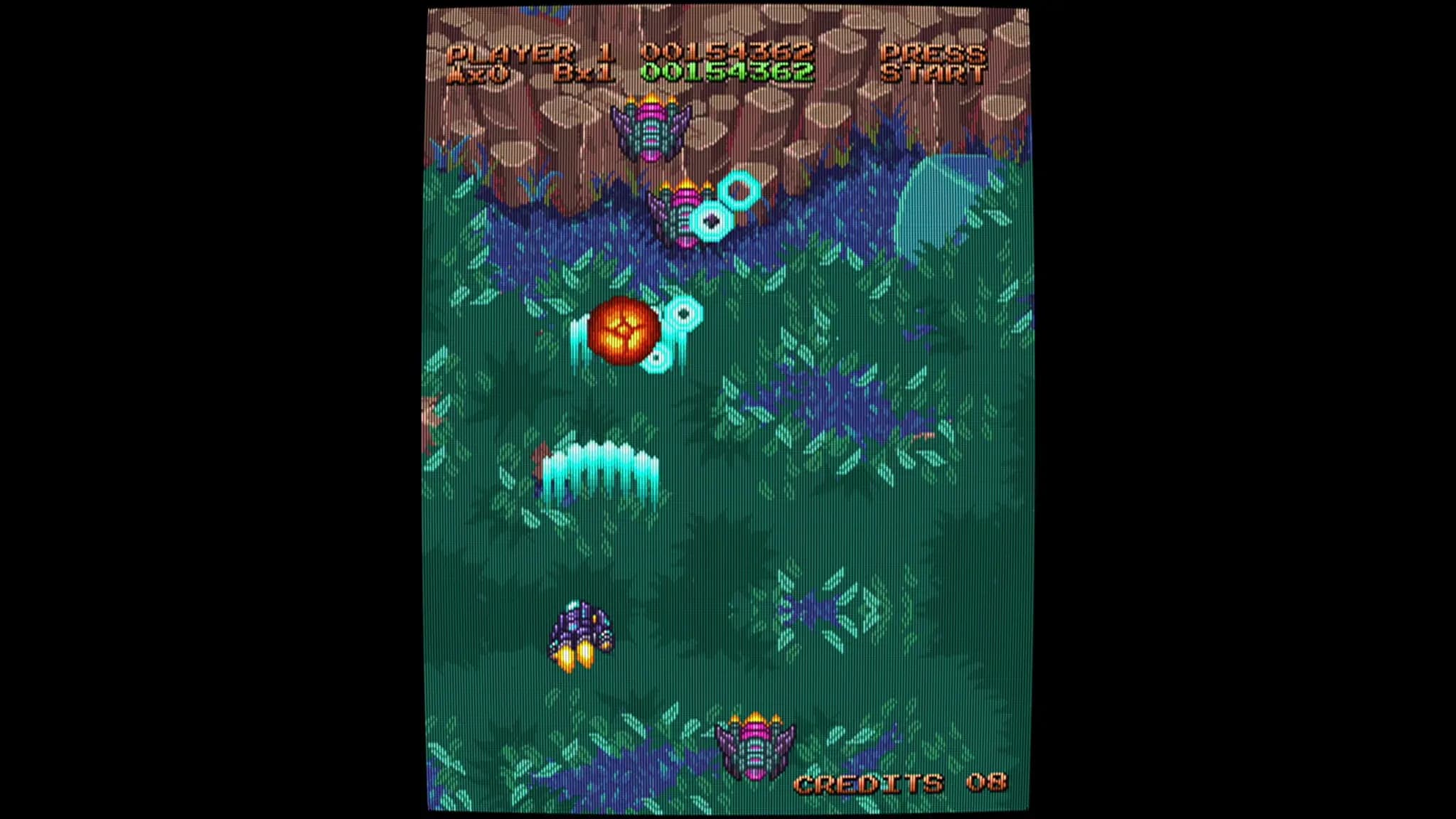Click the moth enemy at top of screen

click(652, 132)
